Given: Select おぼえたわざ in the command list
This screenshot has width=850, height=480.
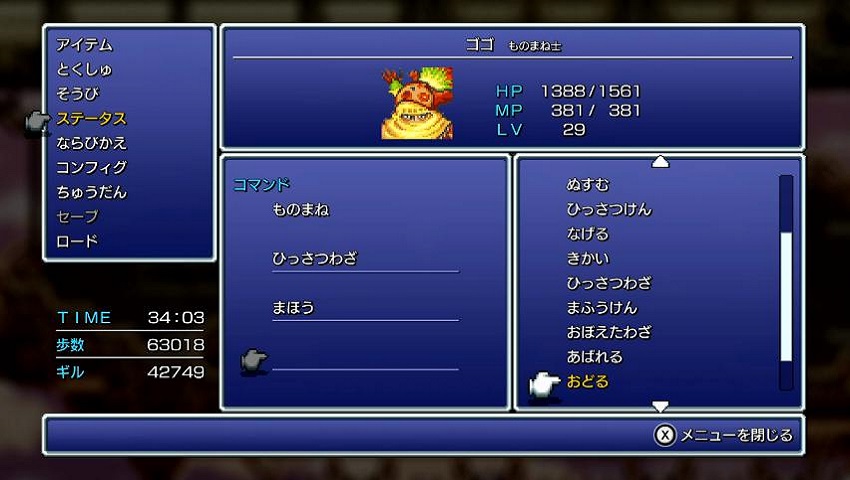Looking at the screenshot, I should click(609, 332).
